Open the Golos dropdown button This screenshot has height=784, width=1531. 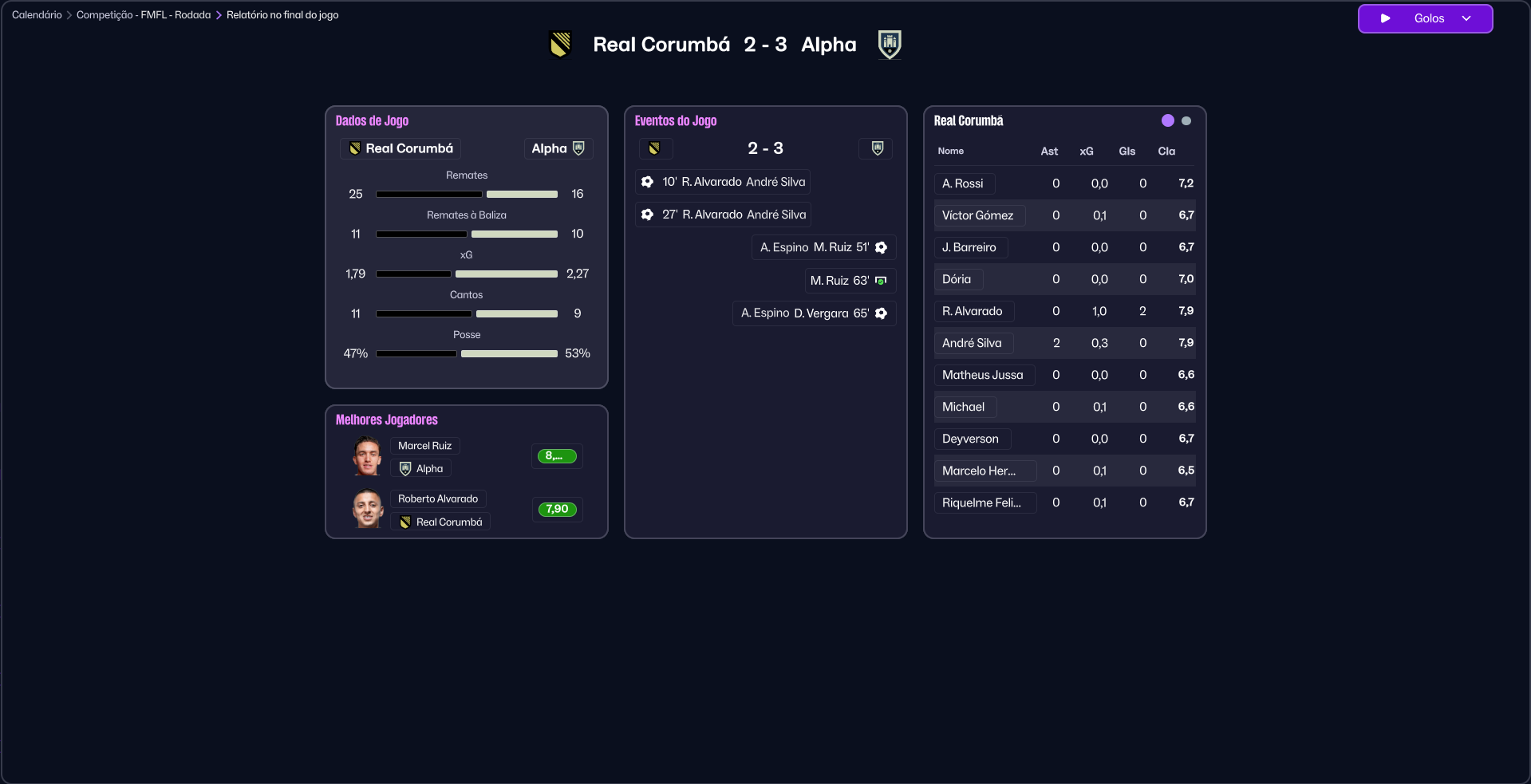1425,18
